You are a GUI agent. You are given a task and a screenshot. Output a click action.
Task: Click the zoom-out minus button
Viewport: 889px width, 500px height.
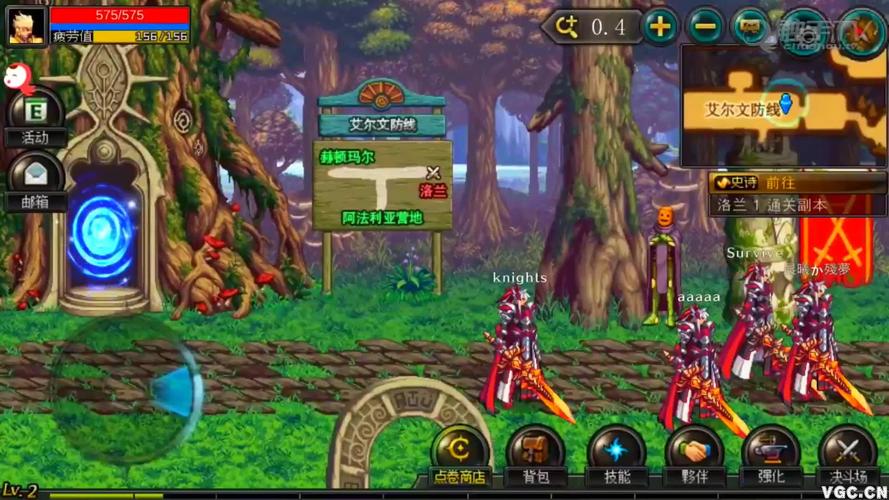(706, 27)
